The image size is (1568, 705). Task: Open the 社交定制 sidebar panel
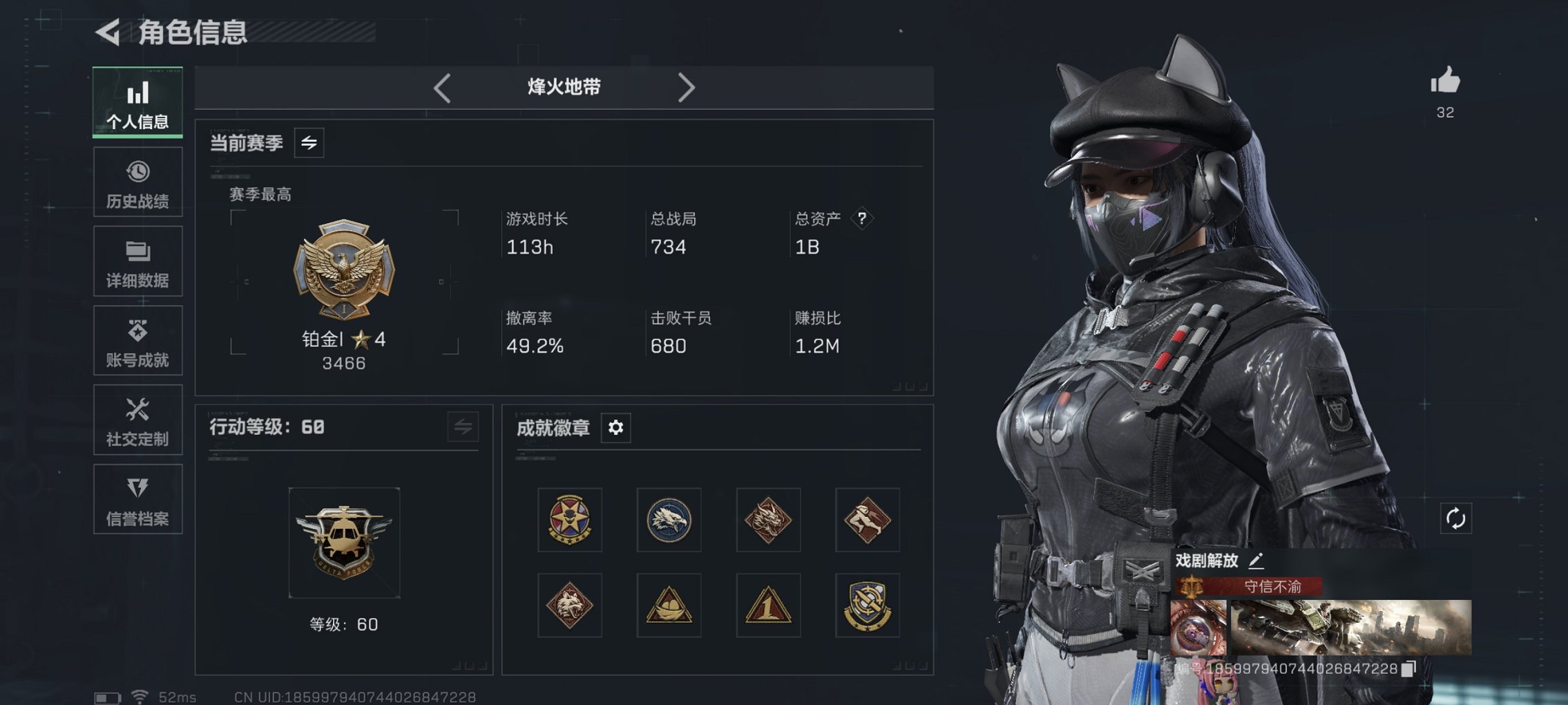point(137,420)
